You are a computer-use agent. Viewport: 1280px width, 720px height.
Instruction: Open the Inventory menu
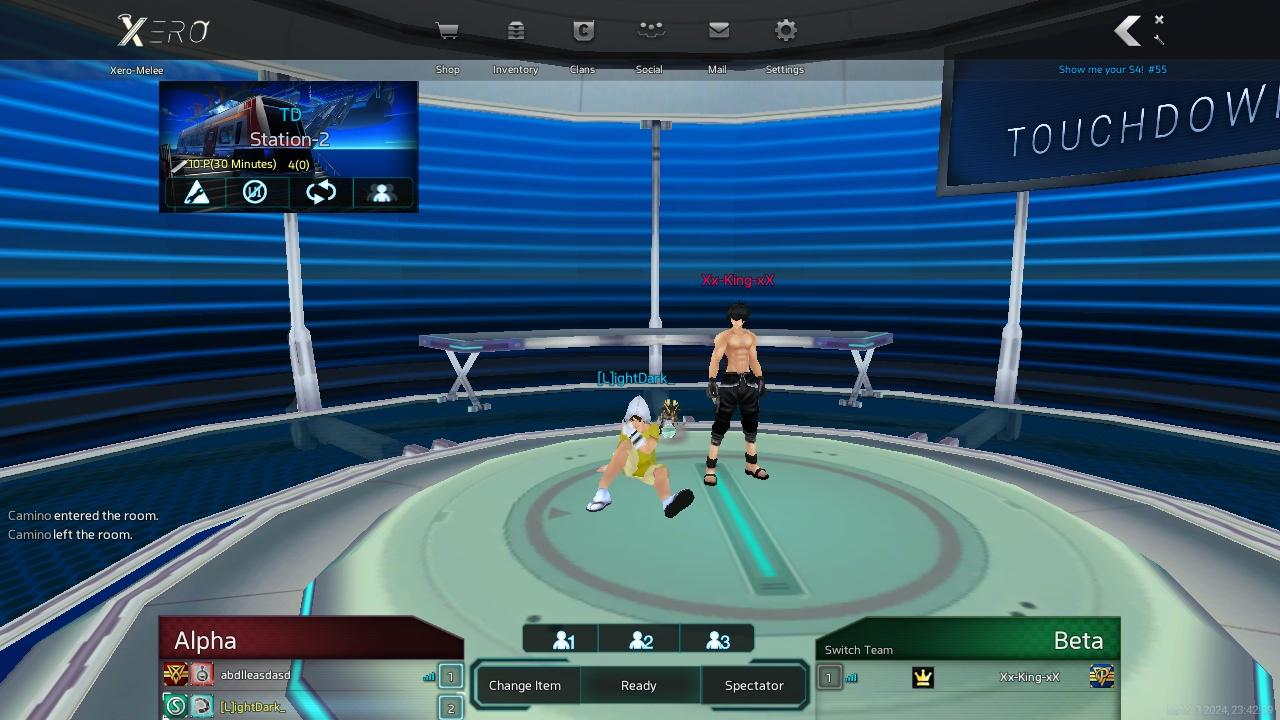(x=515, y=32)
